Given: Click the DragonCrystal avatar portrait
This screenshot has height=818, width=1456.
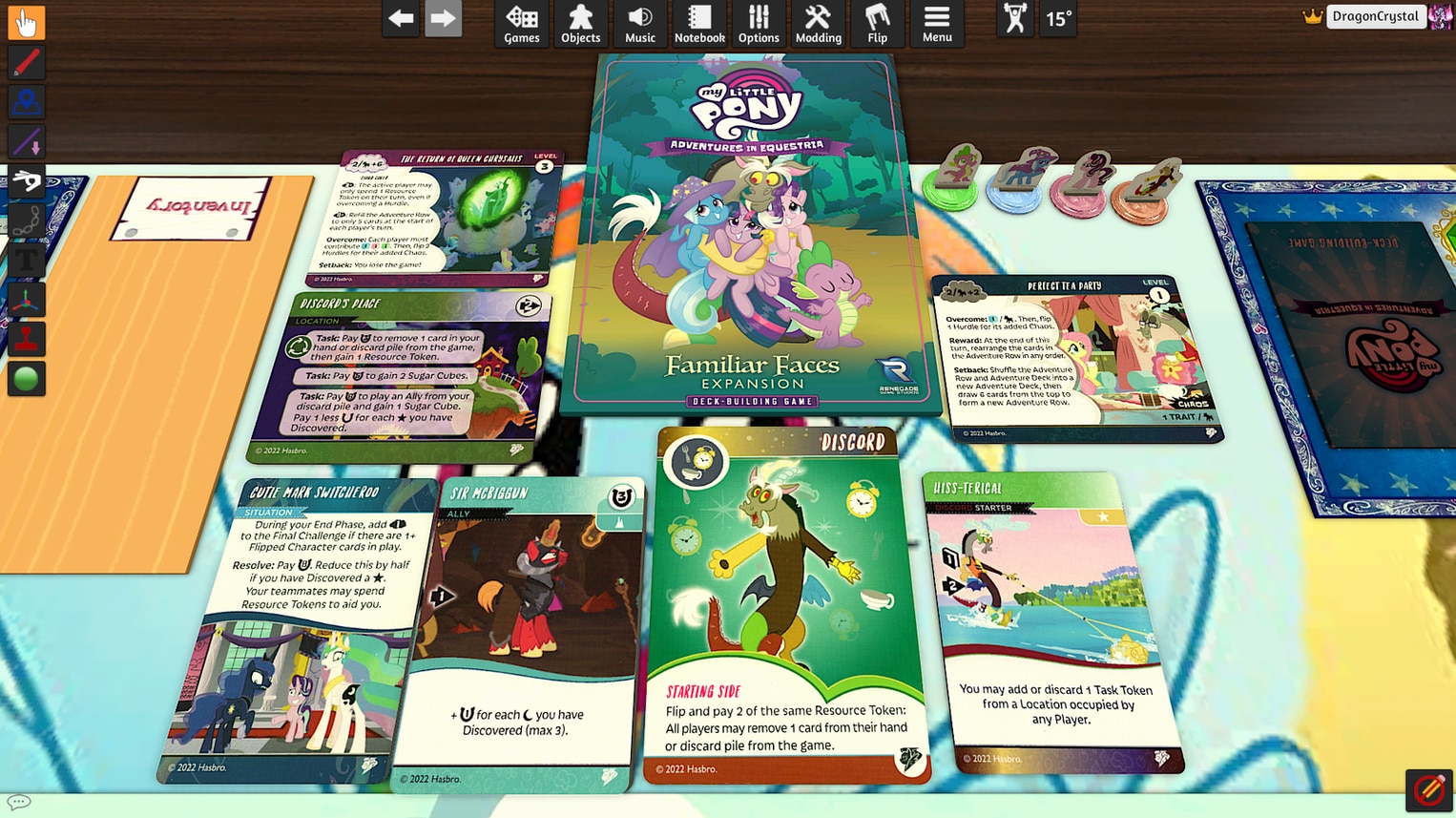Looking at the screenshot, I should (x=1439, y=15).
